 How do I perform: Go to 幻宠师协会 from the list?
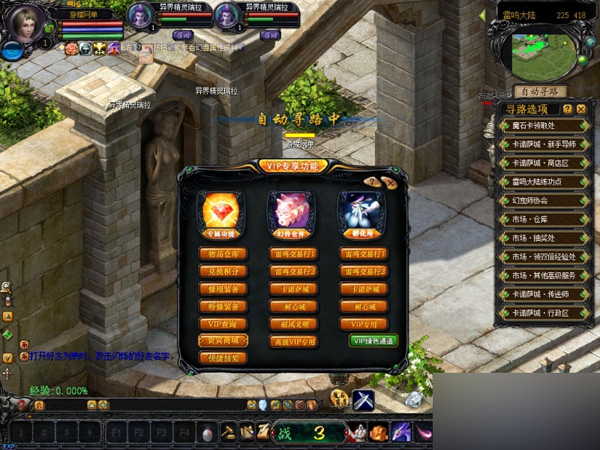541,200
